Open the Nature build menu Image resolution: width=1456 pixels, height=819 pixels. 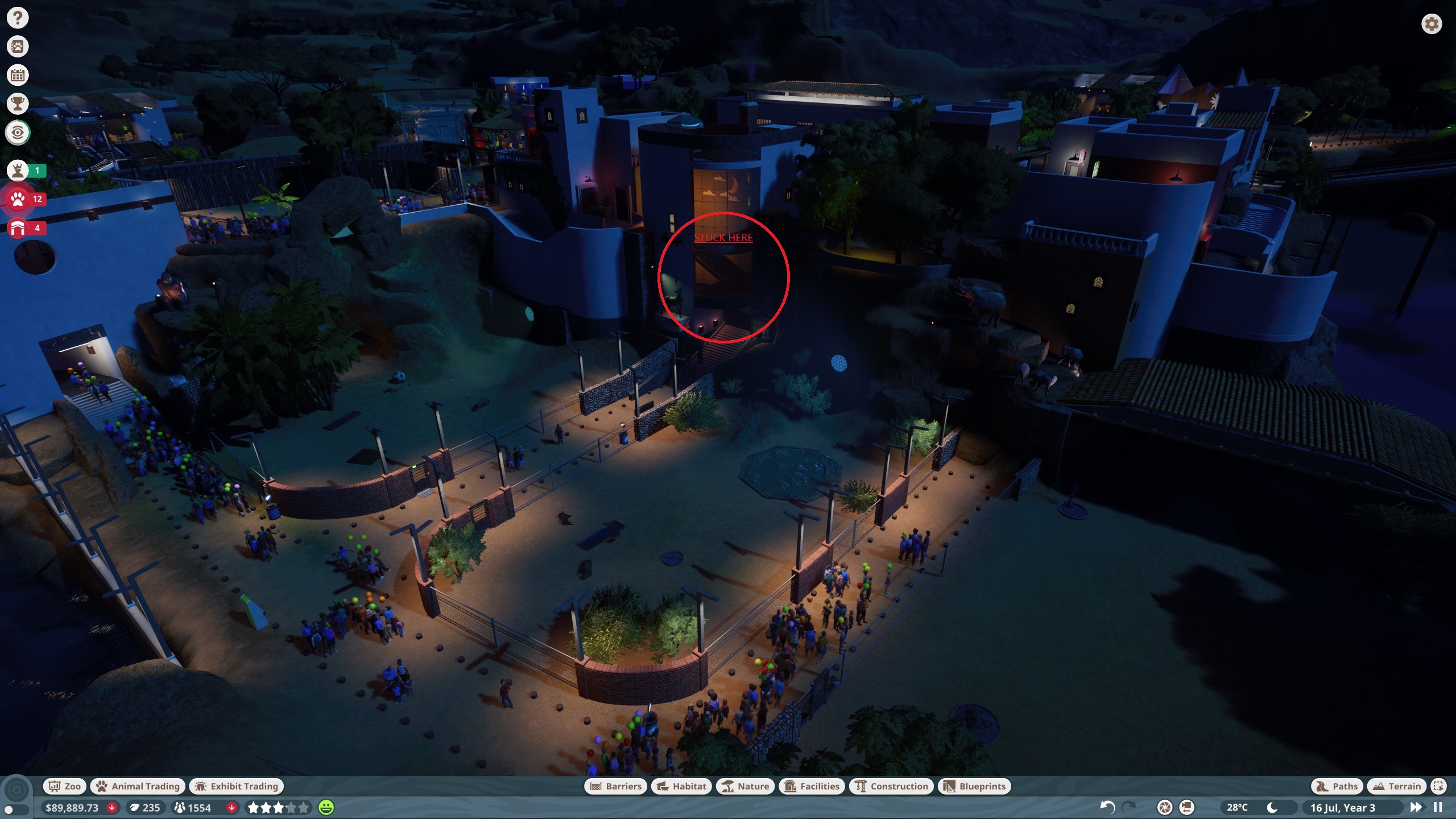745,786
